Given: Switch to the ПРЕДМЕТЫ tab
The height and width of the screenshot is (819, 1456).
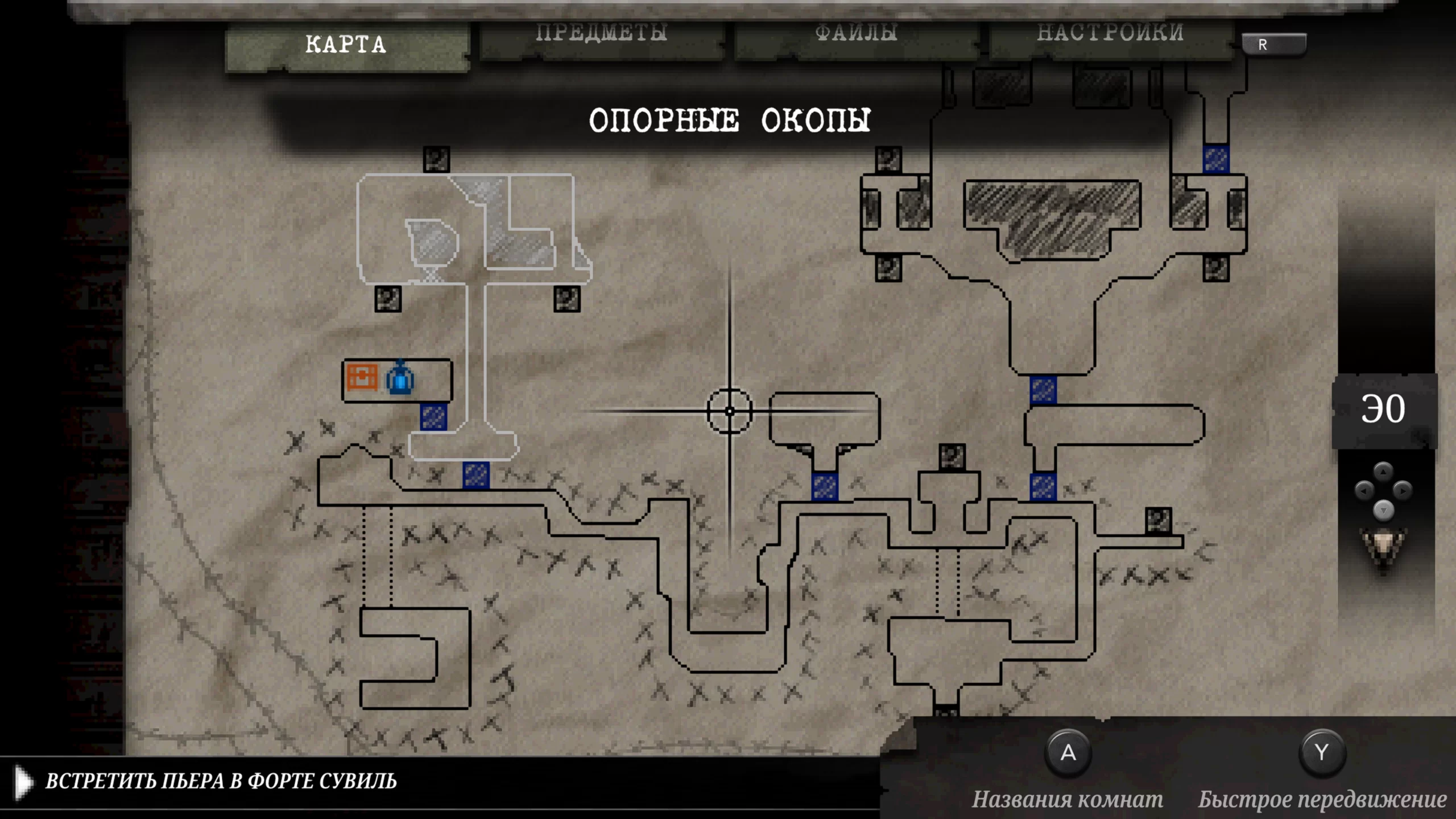Looking at the screenshot, I should [601, 34].
